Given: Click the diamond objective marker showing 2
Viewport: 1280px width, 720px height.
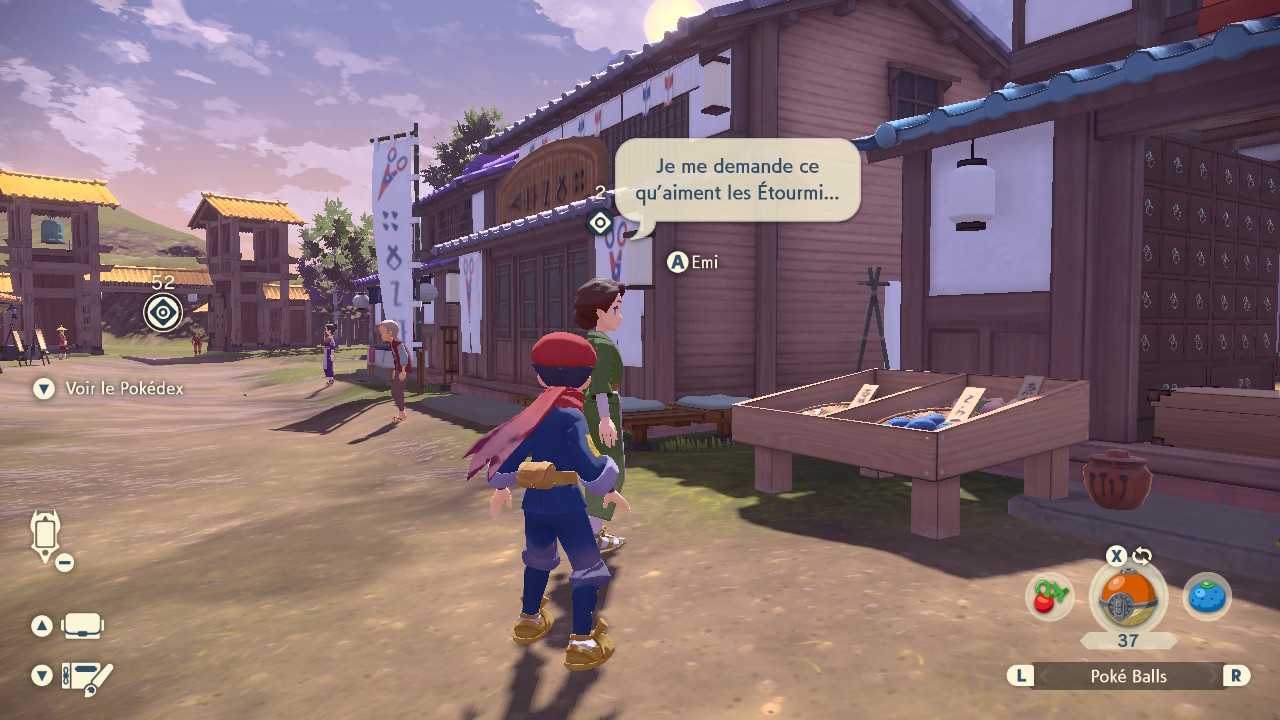Looking at the screenshot, I should click(x=600, y=222).
